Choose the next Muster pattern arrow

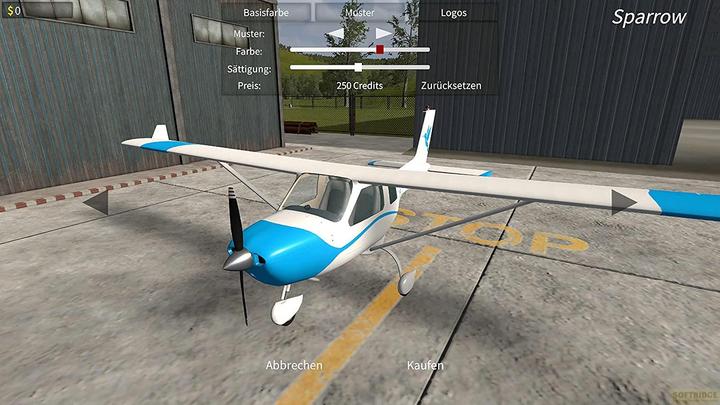point(383,34)
